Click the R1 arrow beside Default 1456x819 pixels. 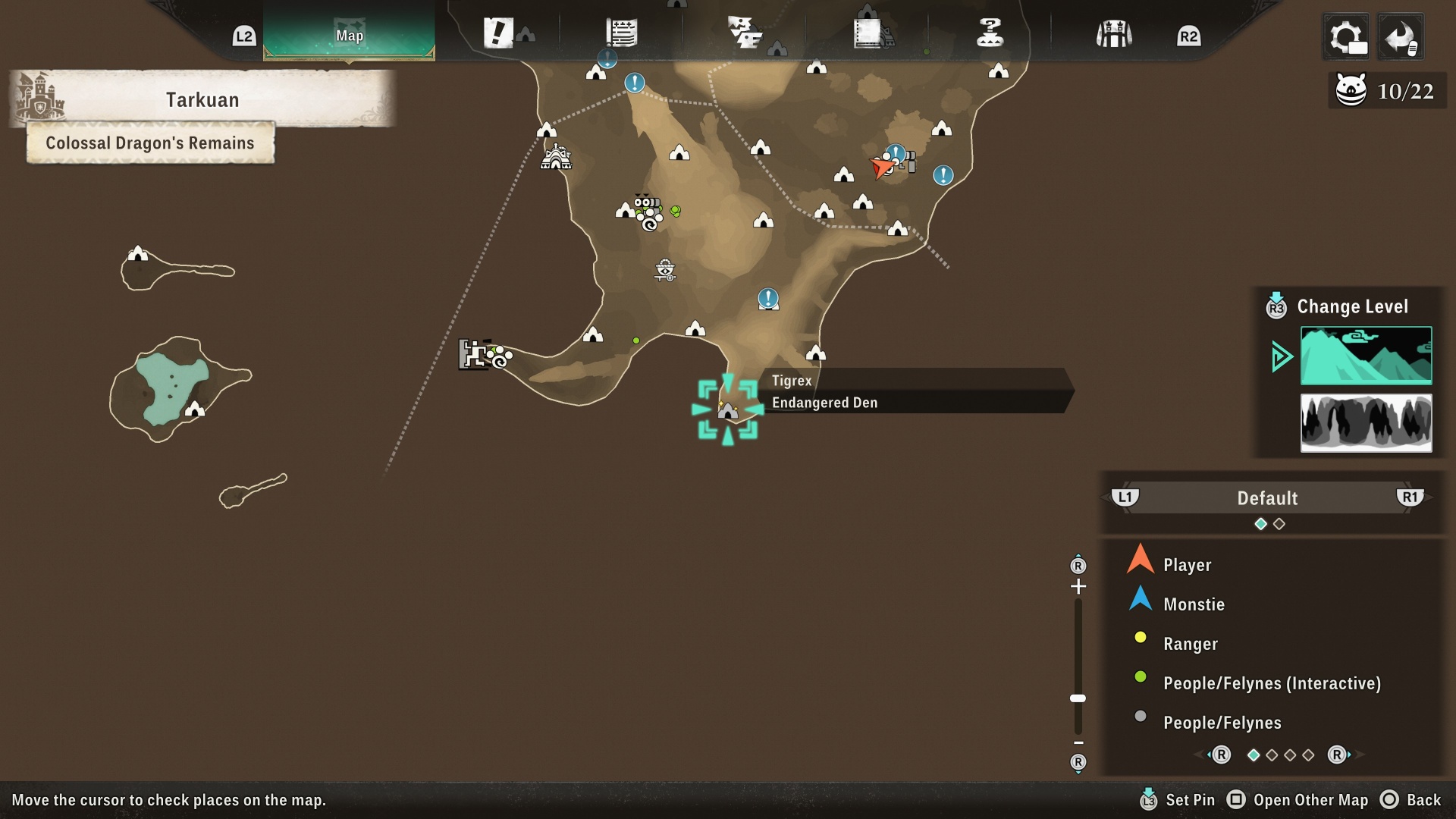point(1409,498)
